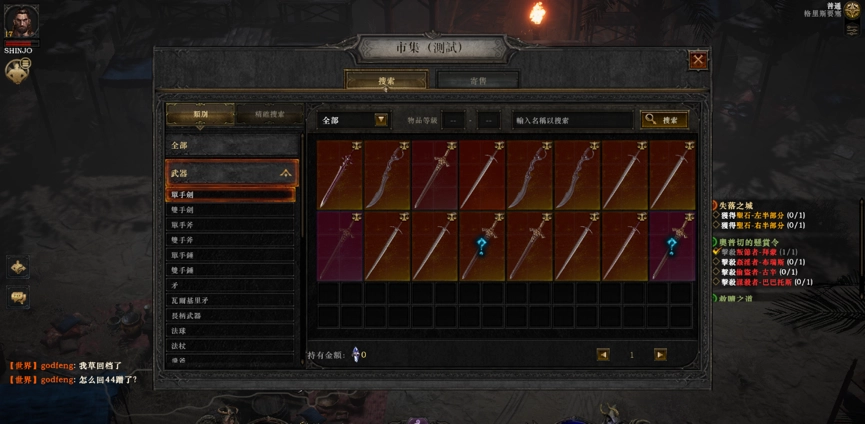Screen dimensions: 865x424
Task: Click the 搜索 button with magnifying glass
Action: pos(664,120)
